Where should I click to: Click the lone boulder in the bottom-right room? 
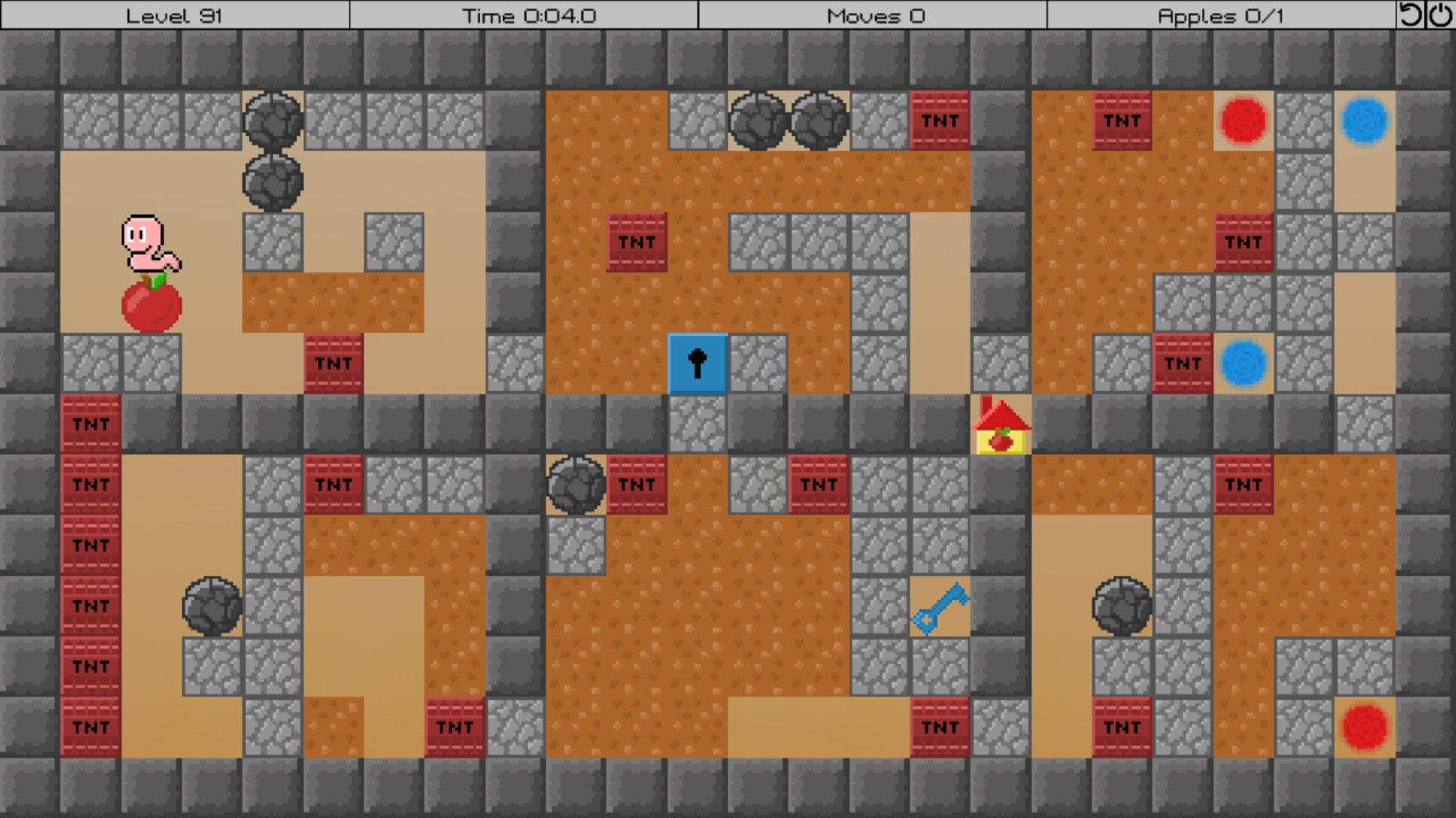coord(1123,607)
